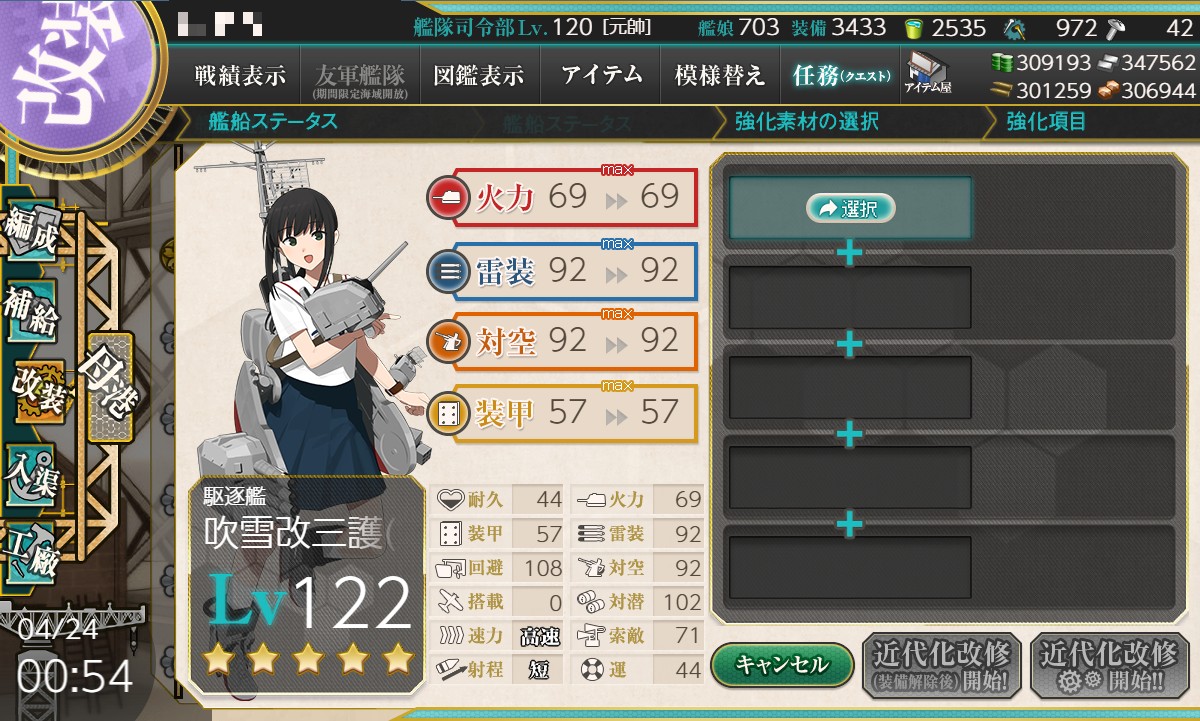
Task: Open the 工廠 factory screen
Action: (x=31, y=549)
